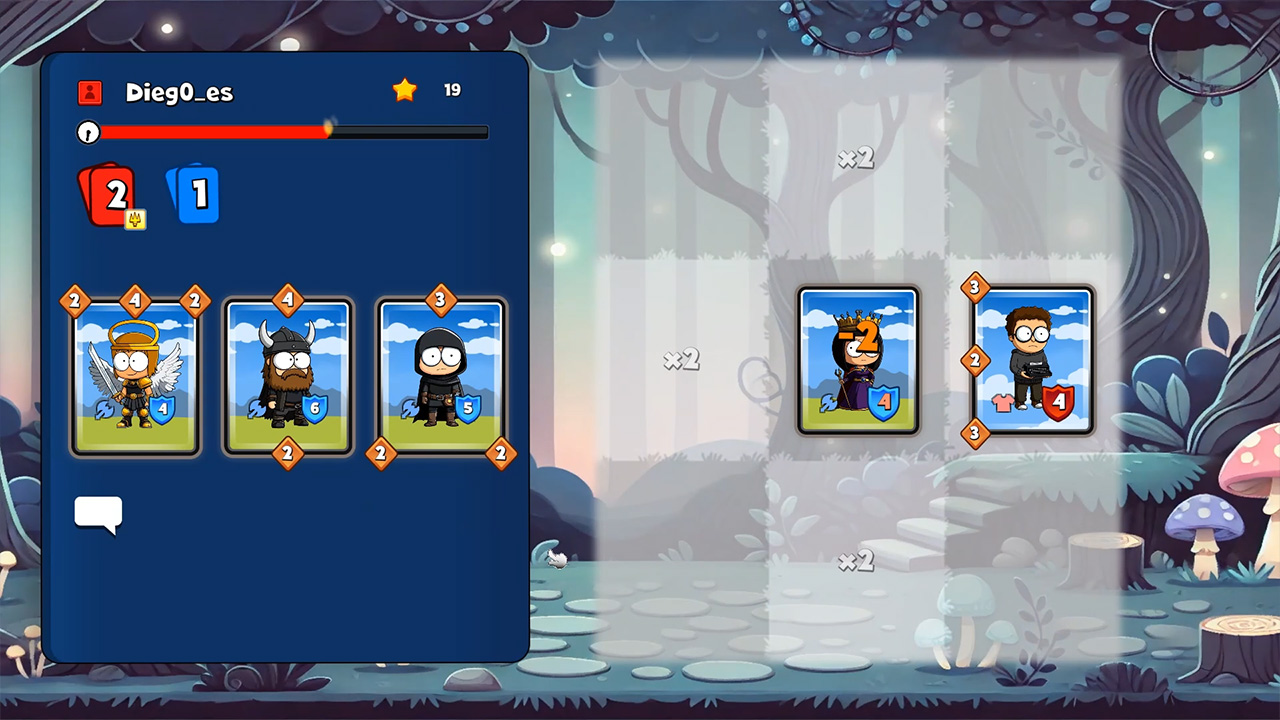Click the blue shield on the queen card
Viewport: 1280px width, 720px height.
click(x=884, y=401)
